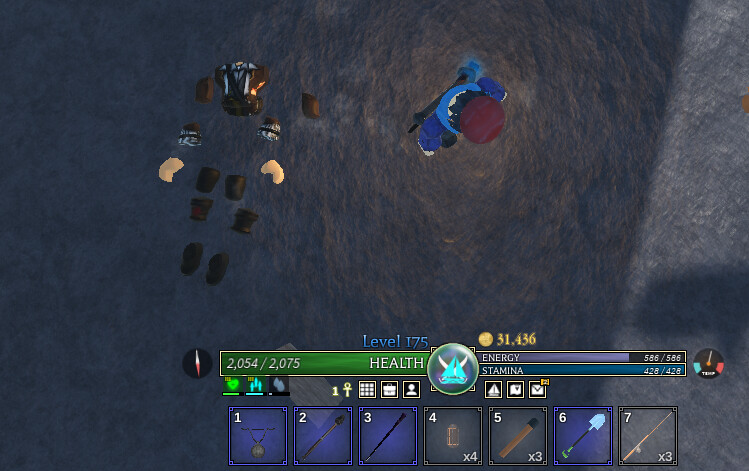Screen dimensions: 749x471
Task: Select the amulet in hotbar slot 1
Action: 258,436
